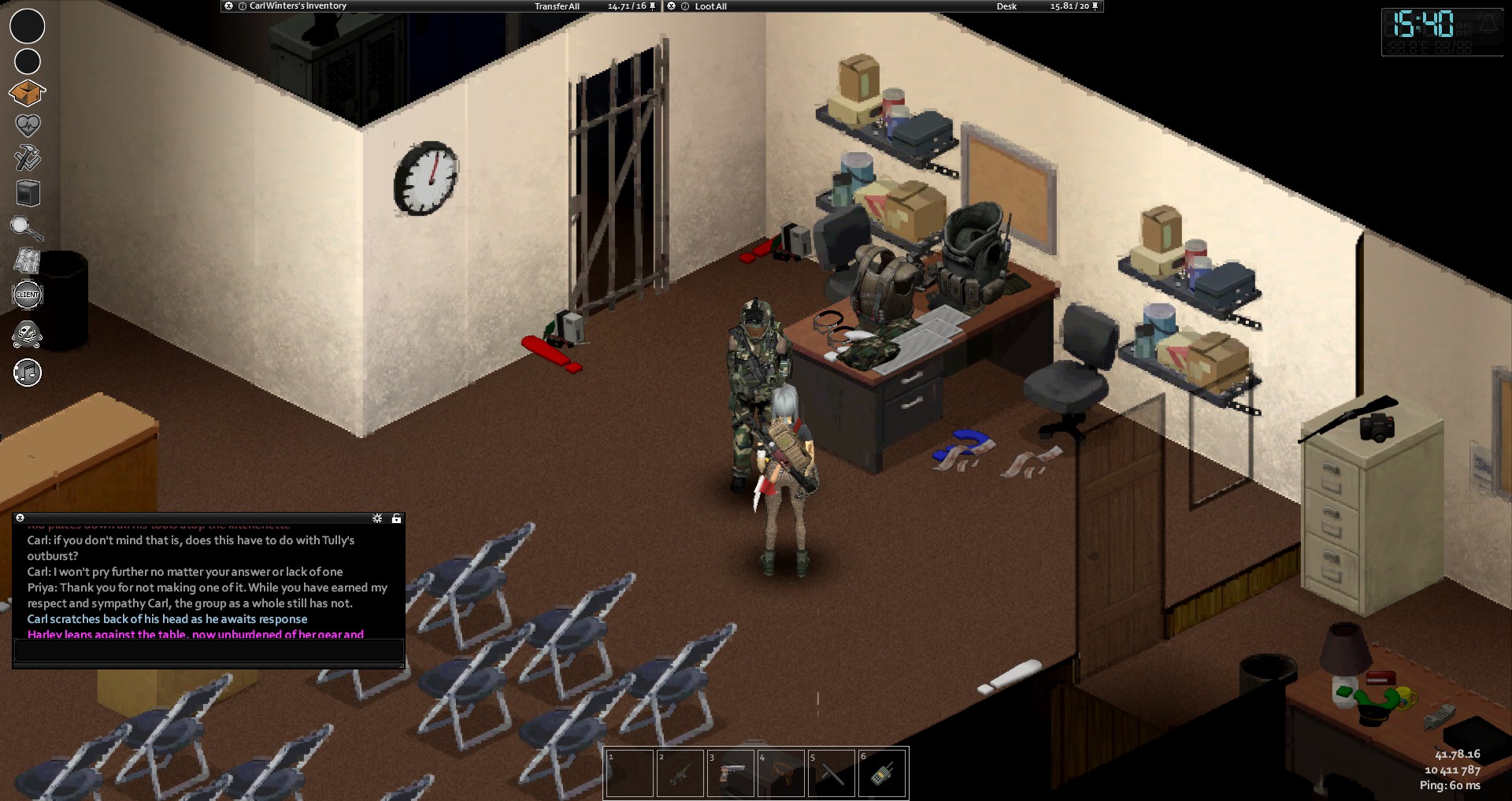
Task: Select the nightstick in hotbar slot 5
Action: (x=831, y=773)
